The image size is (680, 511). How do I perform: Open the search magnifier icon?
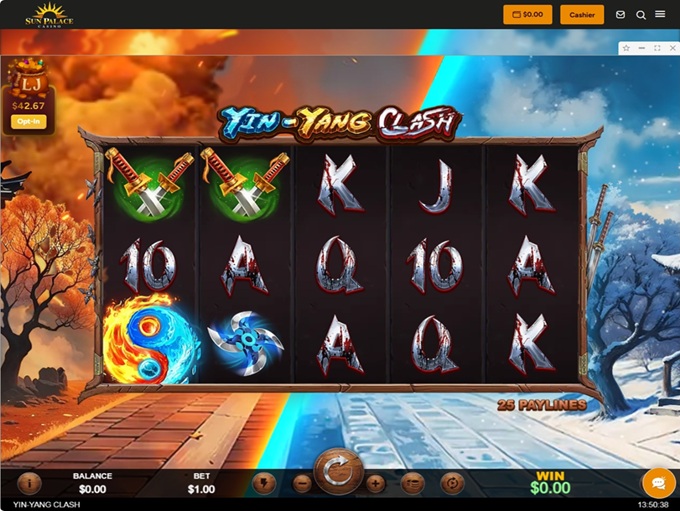641,15
